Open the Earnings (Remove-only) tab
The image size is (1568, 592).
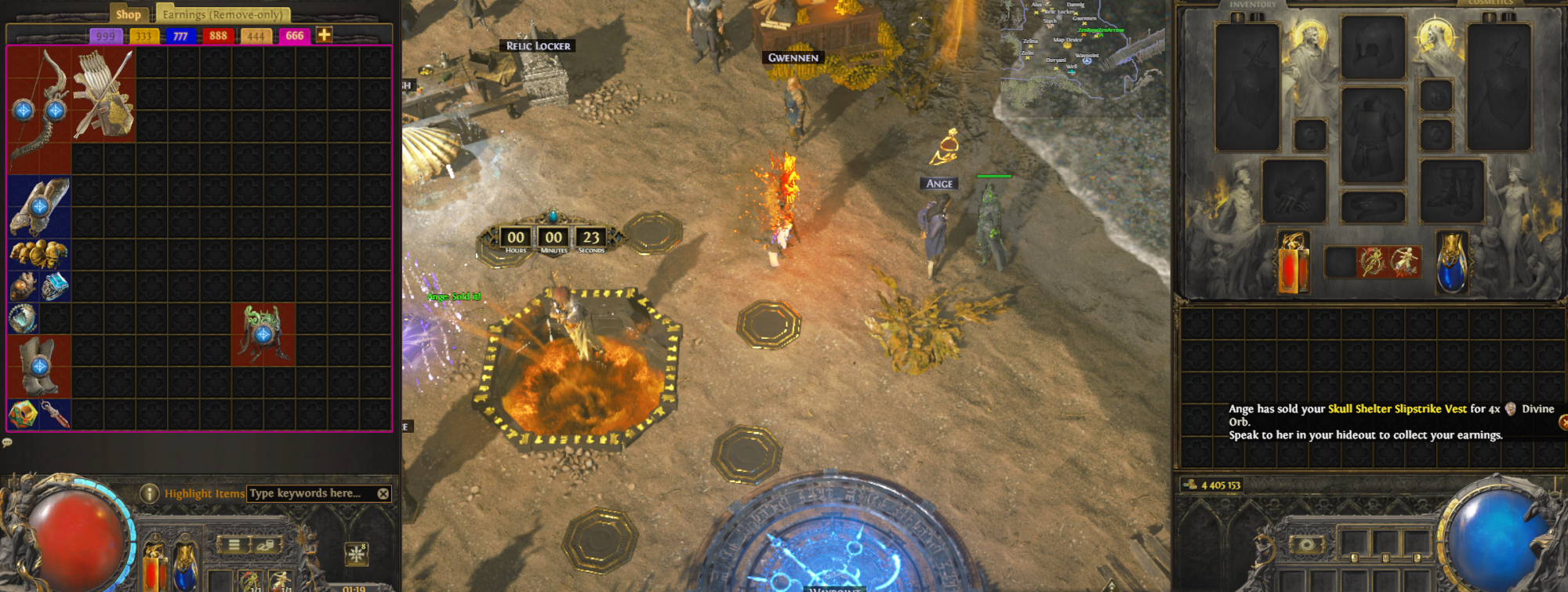coord(223,14)
